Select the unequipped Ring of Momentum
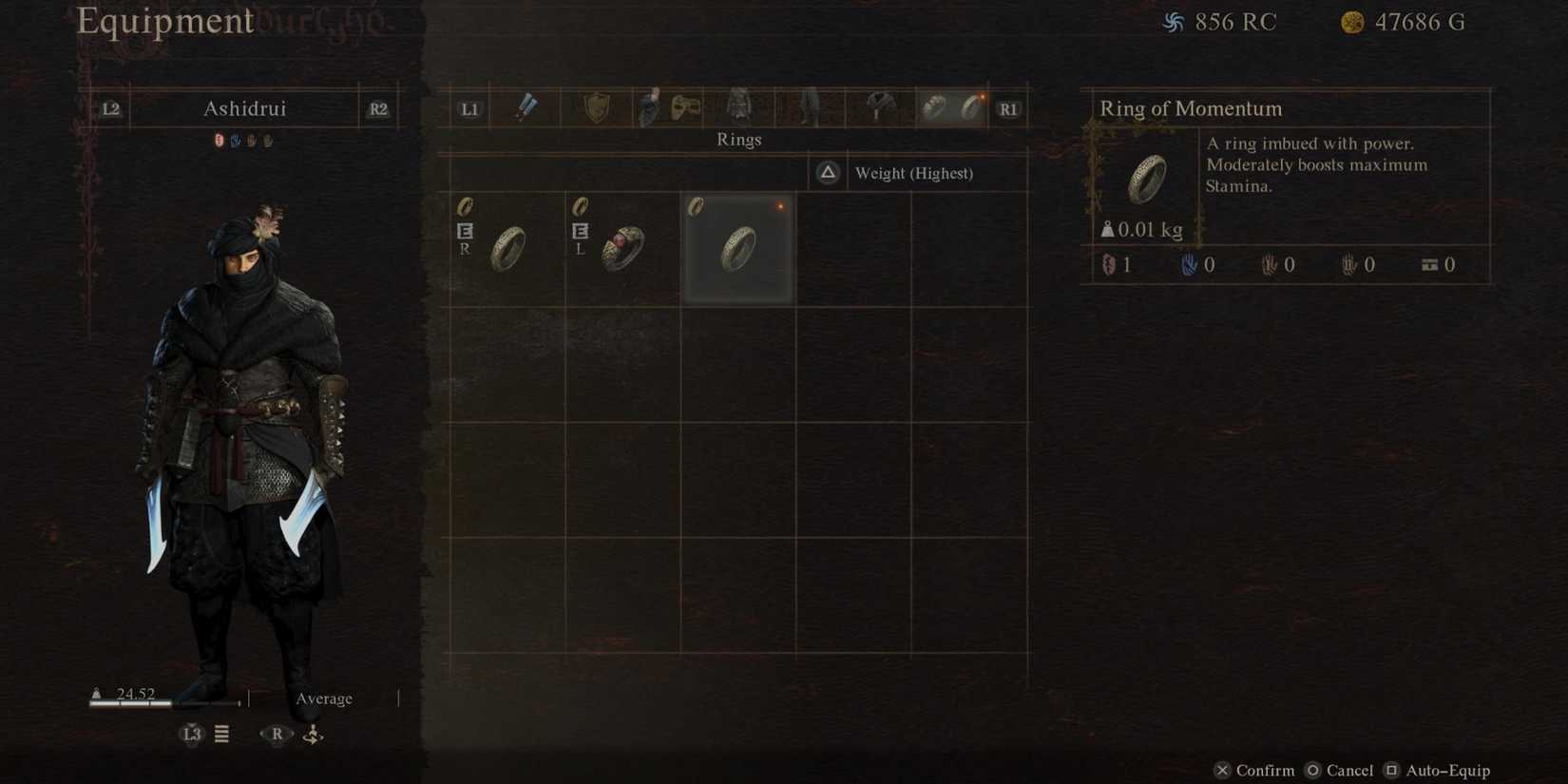This screenshot has width=1568, height=784. 738,247
